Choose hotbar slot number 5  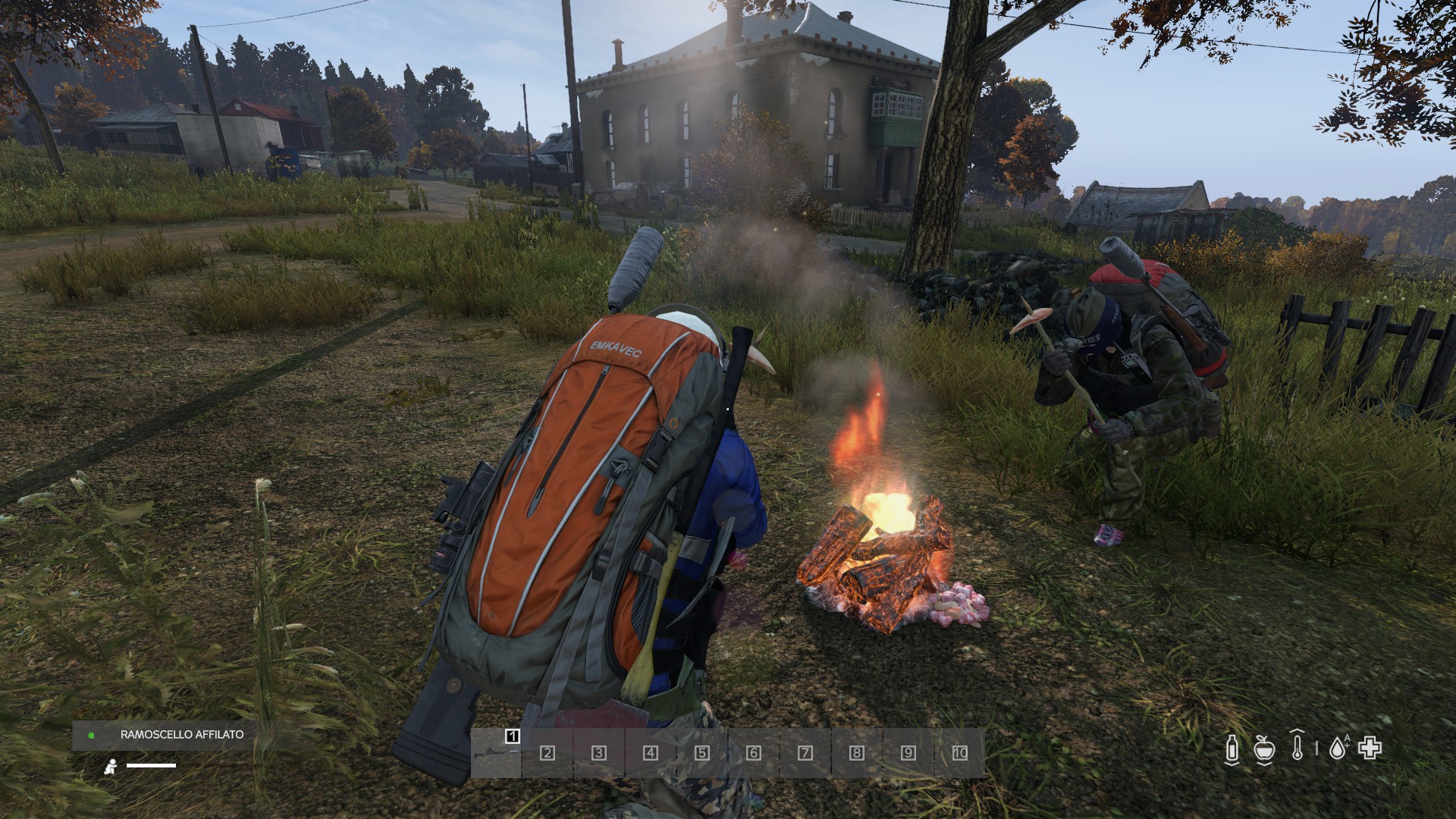click(702, 752)
